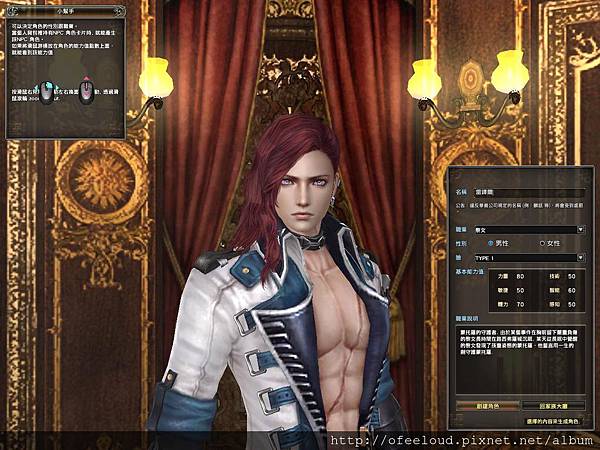The width and height of the screenshot is (600, 450).
Task: Return to the lobby with 回家族大廳
Action: [556, 406]
